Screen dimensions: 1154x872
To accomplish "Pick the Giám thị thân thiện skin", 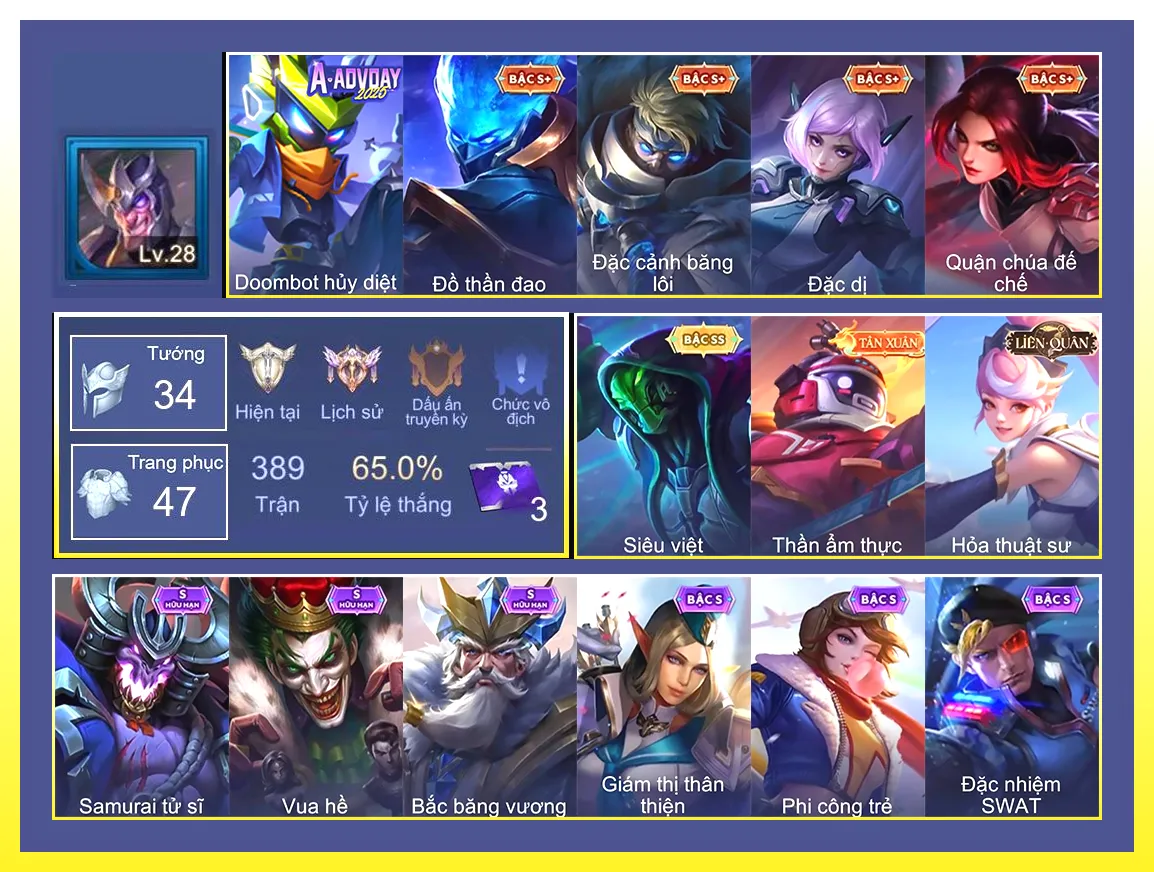I will pos(663,695).
